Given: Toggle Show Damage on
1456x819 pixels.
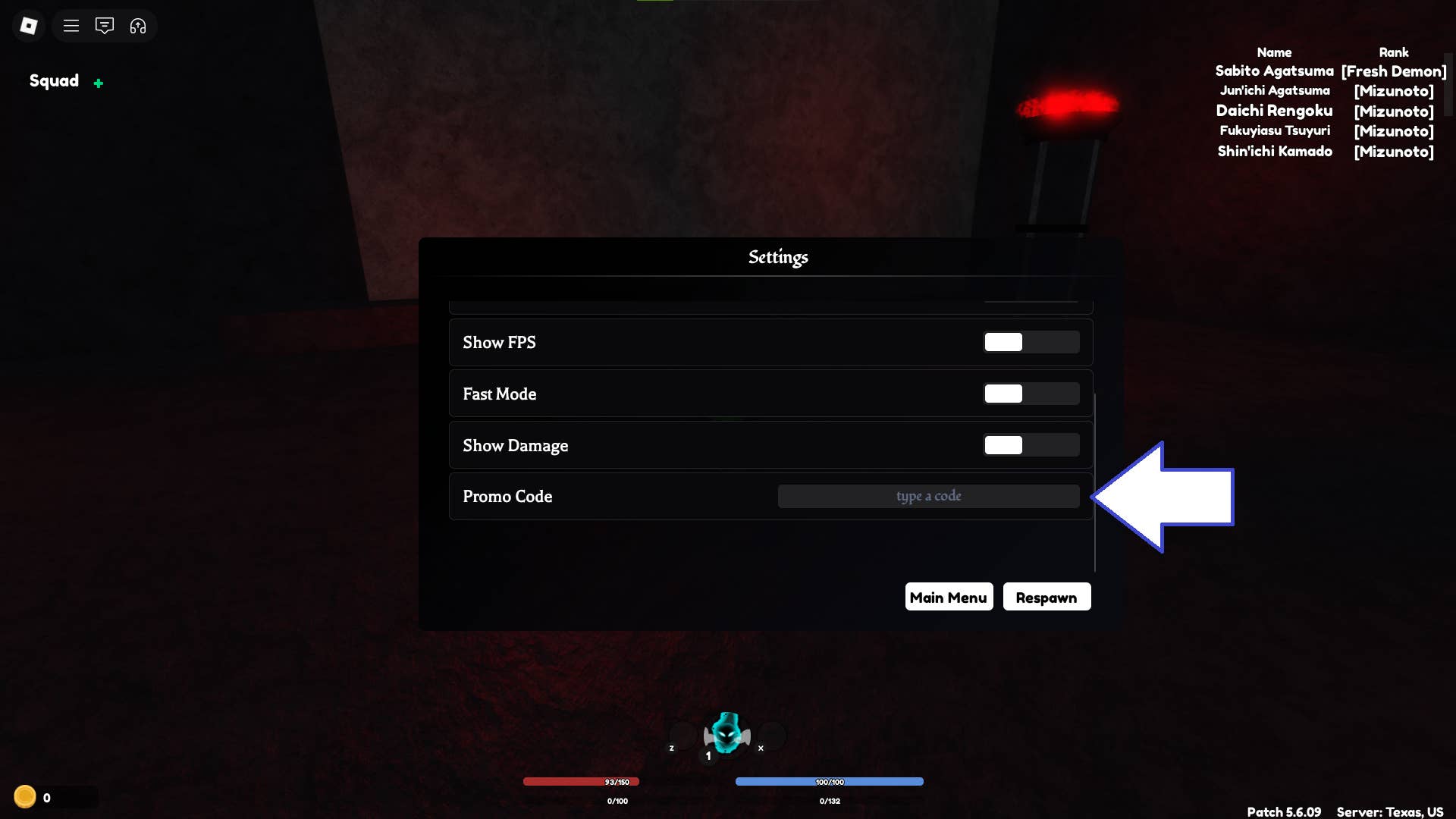Looking at the screenshot, I should coord(1031,445).
